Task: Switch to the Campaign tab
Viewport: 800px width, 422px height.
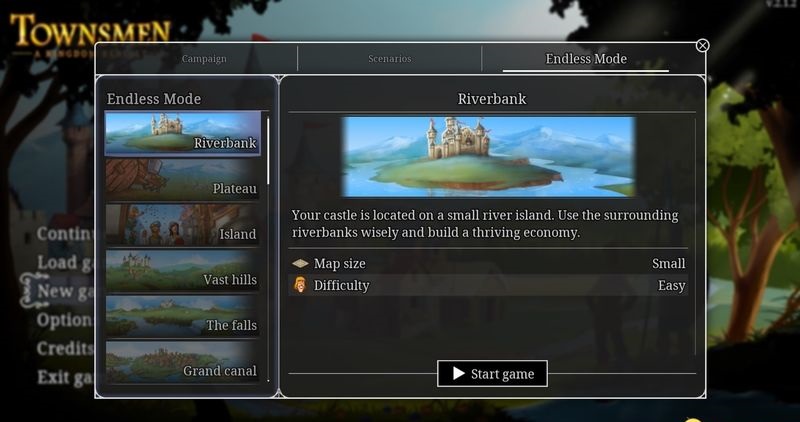Action: [204, 59]
